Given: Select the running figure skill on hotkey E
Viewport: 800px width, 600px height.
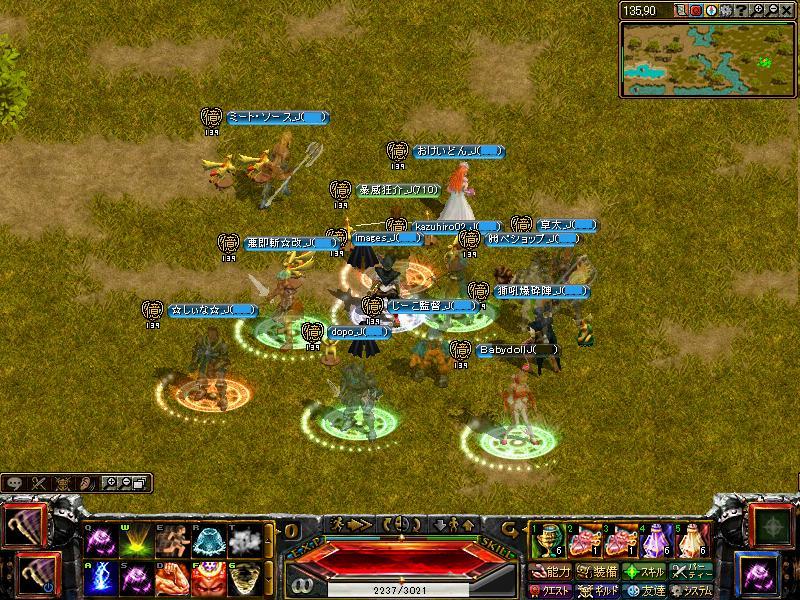Looking at the screenshot, I should 173,541.
